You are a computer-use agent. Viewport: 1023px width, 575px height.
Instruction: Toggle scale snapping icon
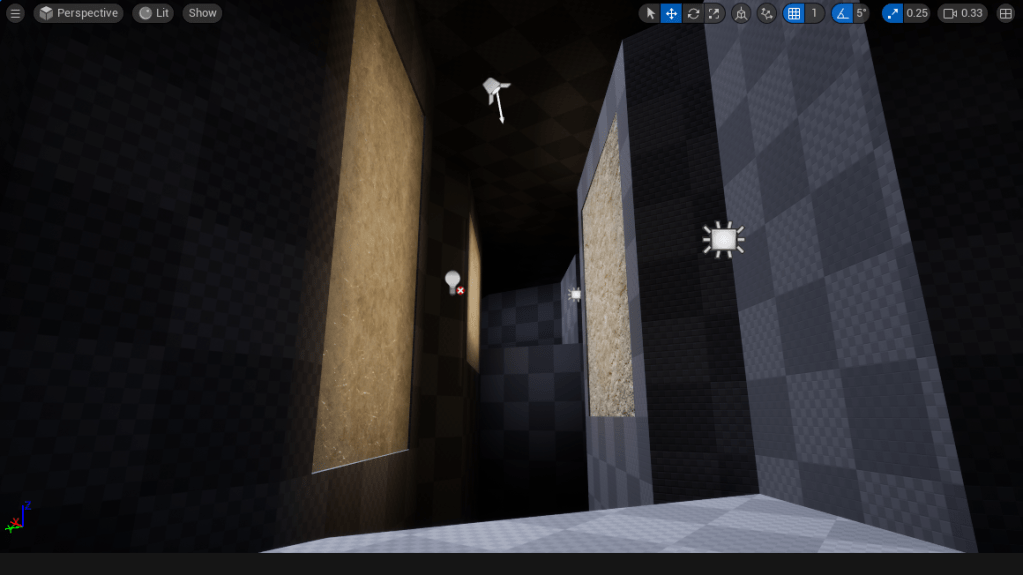click(892, 13)
